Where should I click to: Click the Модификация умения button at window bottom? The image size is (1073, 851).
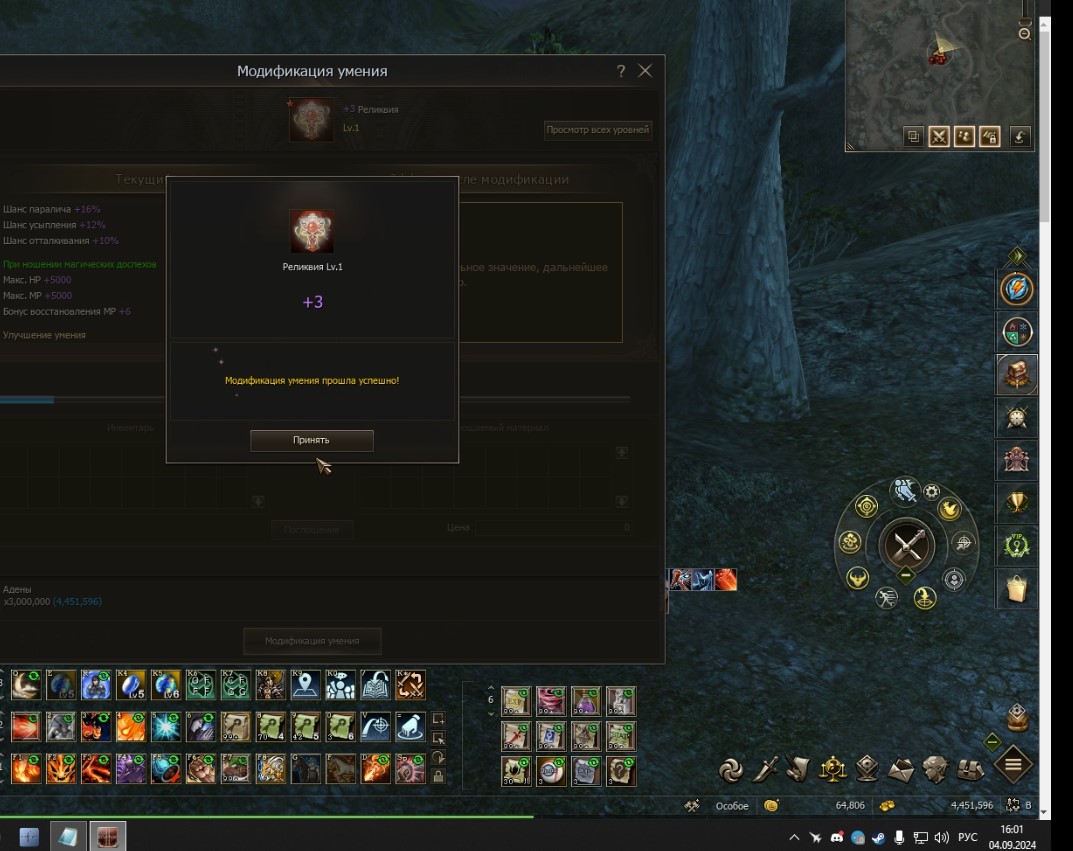point(312,641)
